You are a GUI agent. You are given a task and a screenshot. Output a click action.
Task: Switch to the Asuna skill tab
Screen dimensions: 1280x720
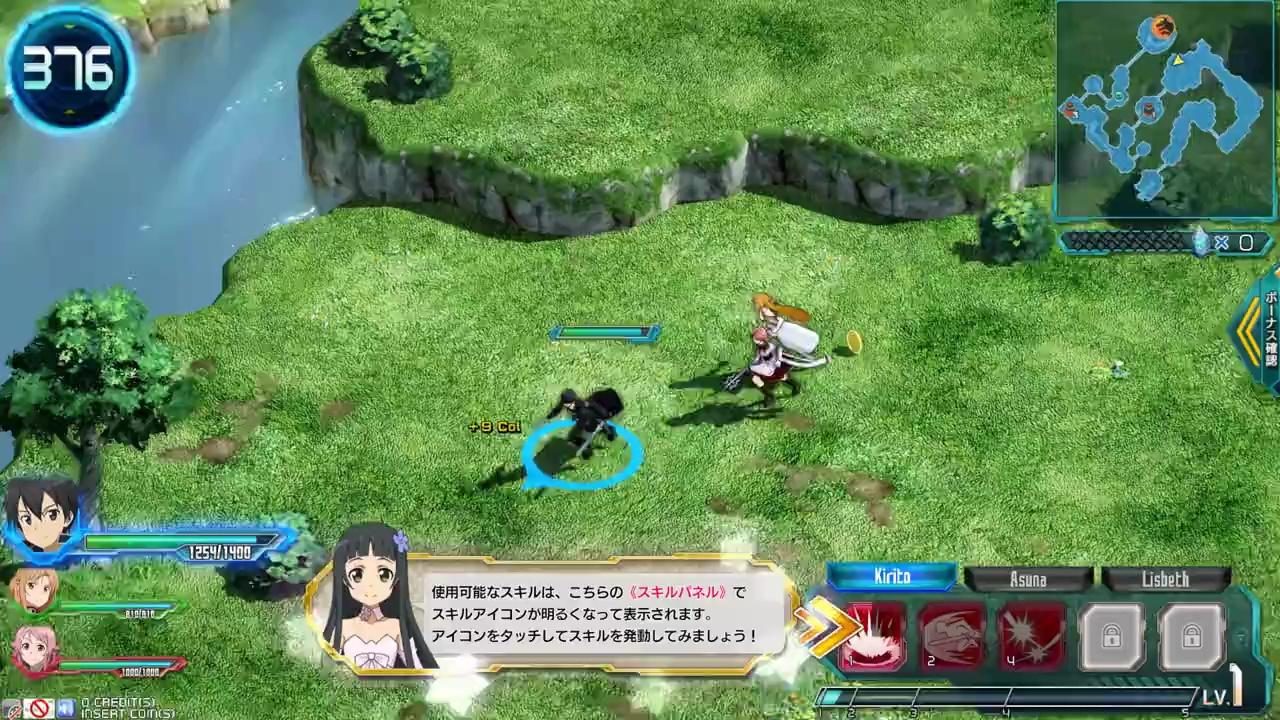[1030, 578]
